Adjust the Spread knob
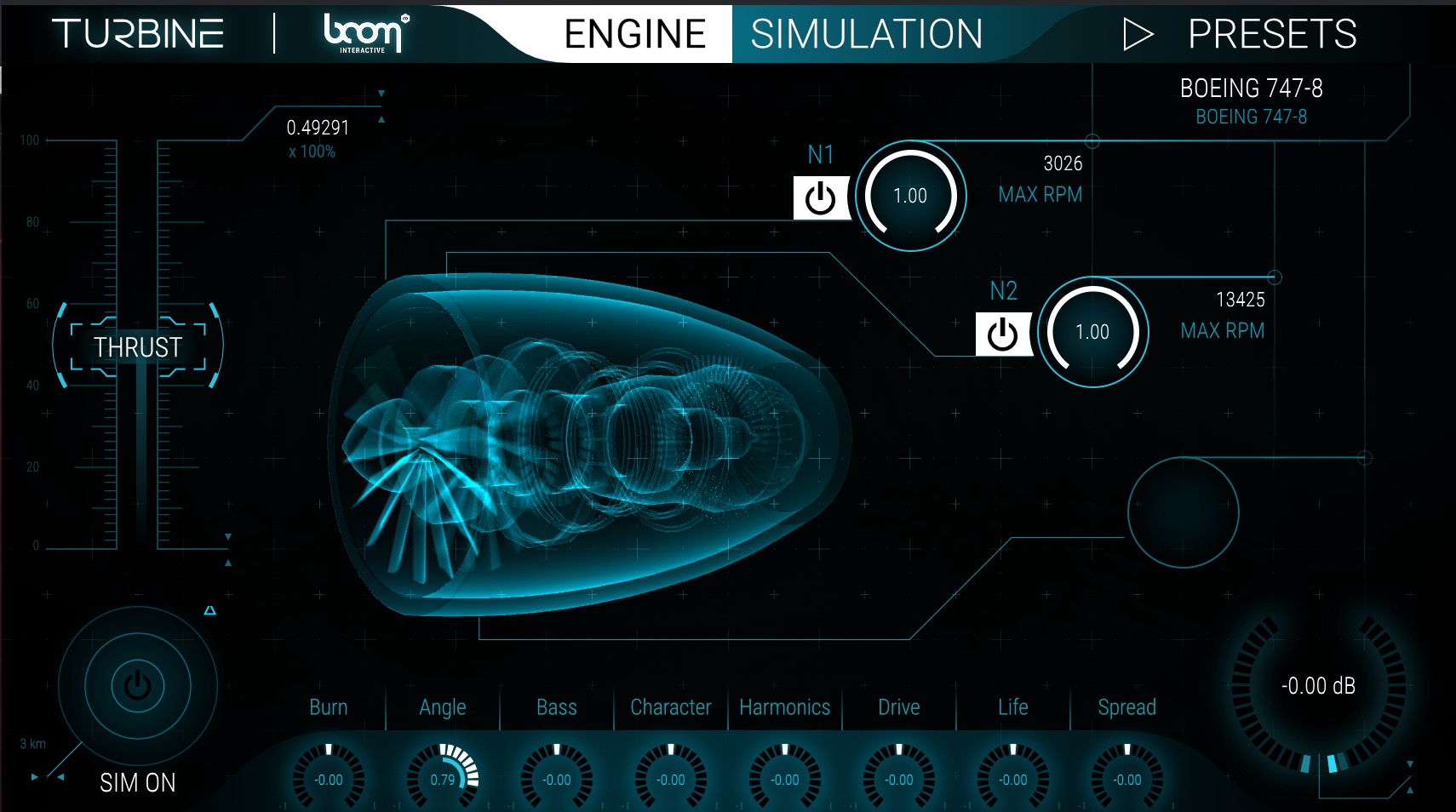The image size is (1456, 812). [1126, 776]
